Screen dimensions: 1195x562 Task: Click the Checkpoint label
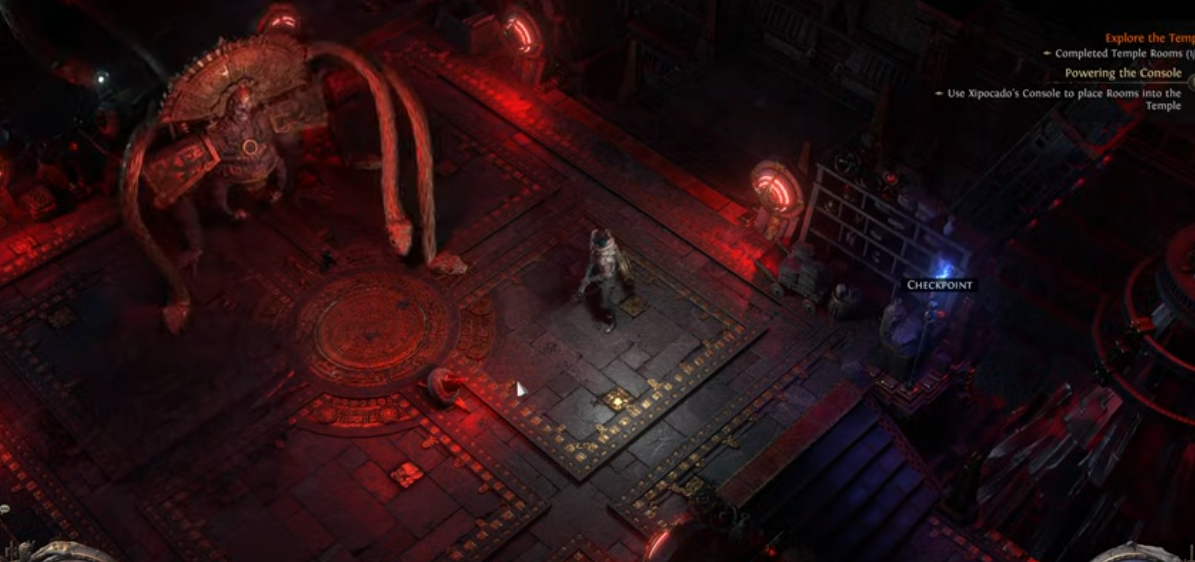pyautogui.click(x=939, y=285)
